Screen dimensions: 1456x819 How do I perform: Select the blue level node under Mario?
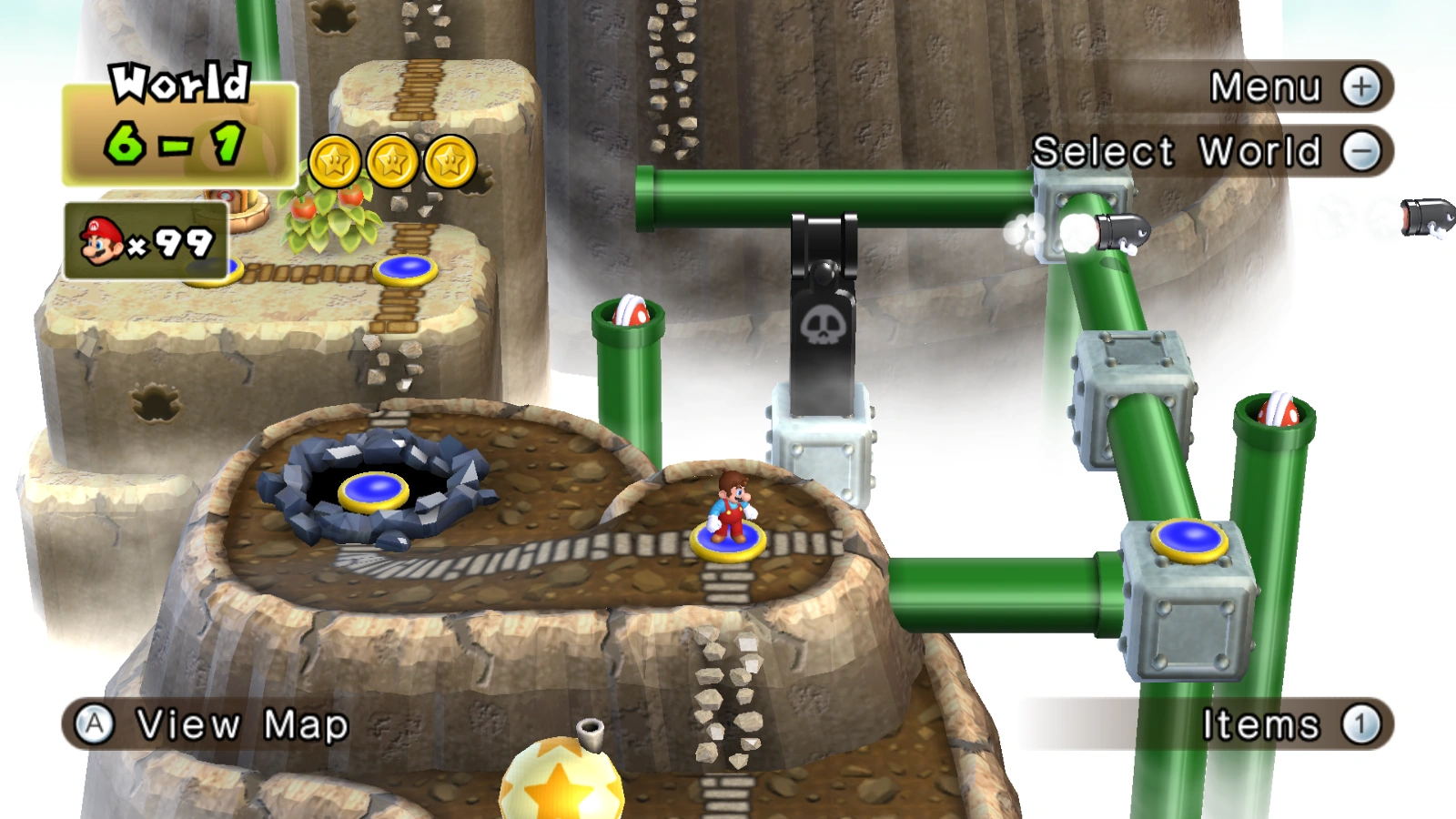(x=728, y=541)
